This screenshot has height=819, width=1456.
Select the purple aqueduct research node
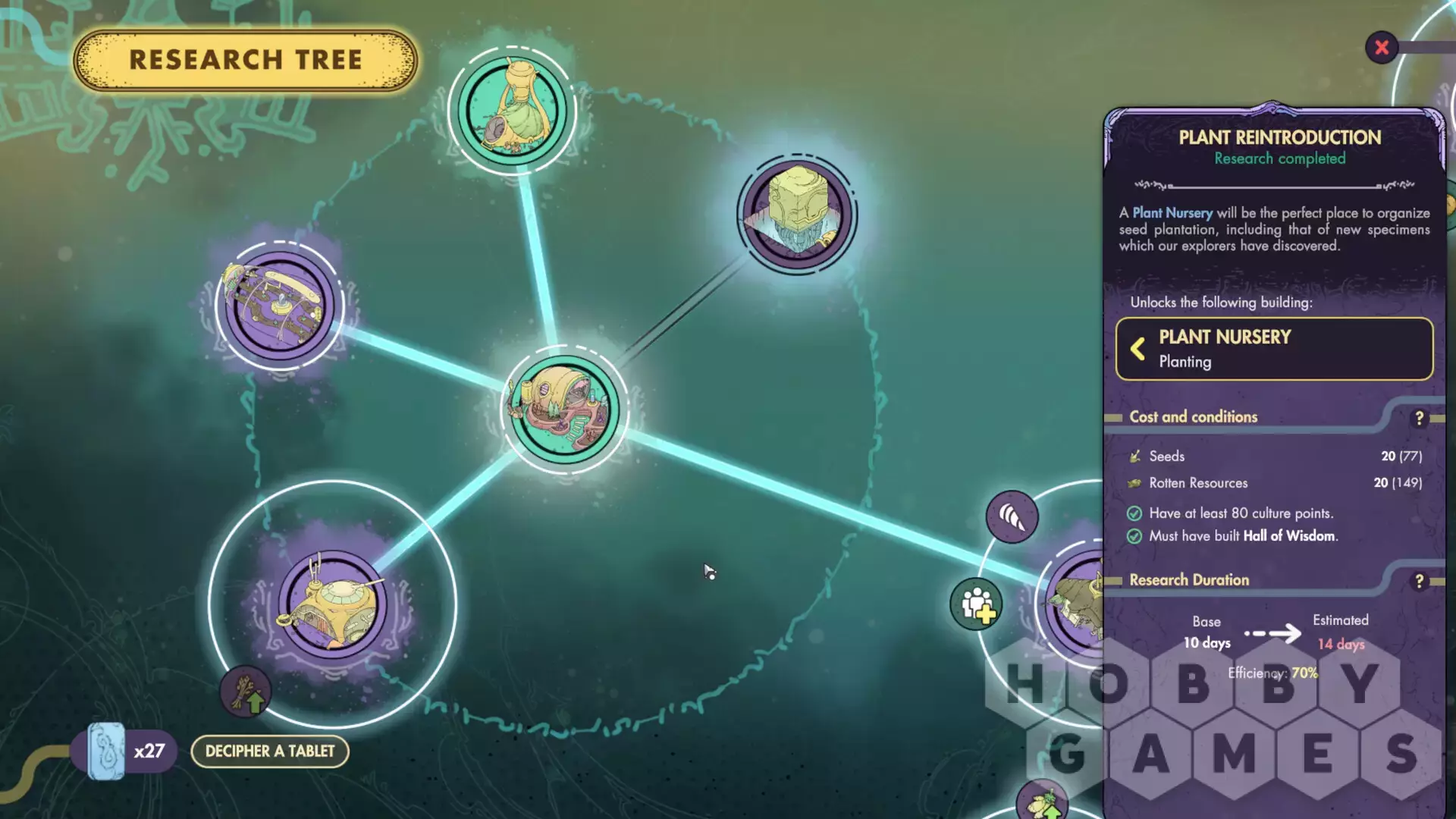pyautogui.click(x=279, y=306)
